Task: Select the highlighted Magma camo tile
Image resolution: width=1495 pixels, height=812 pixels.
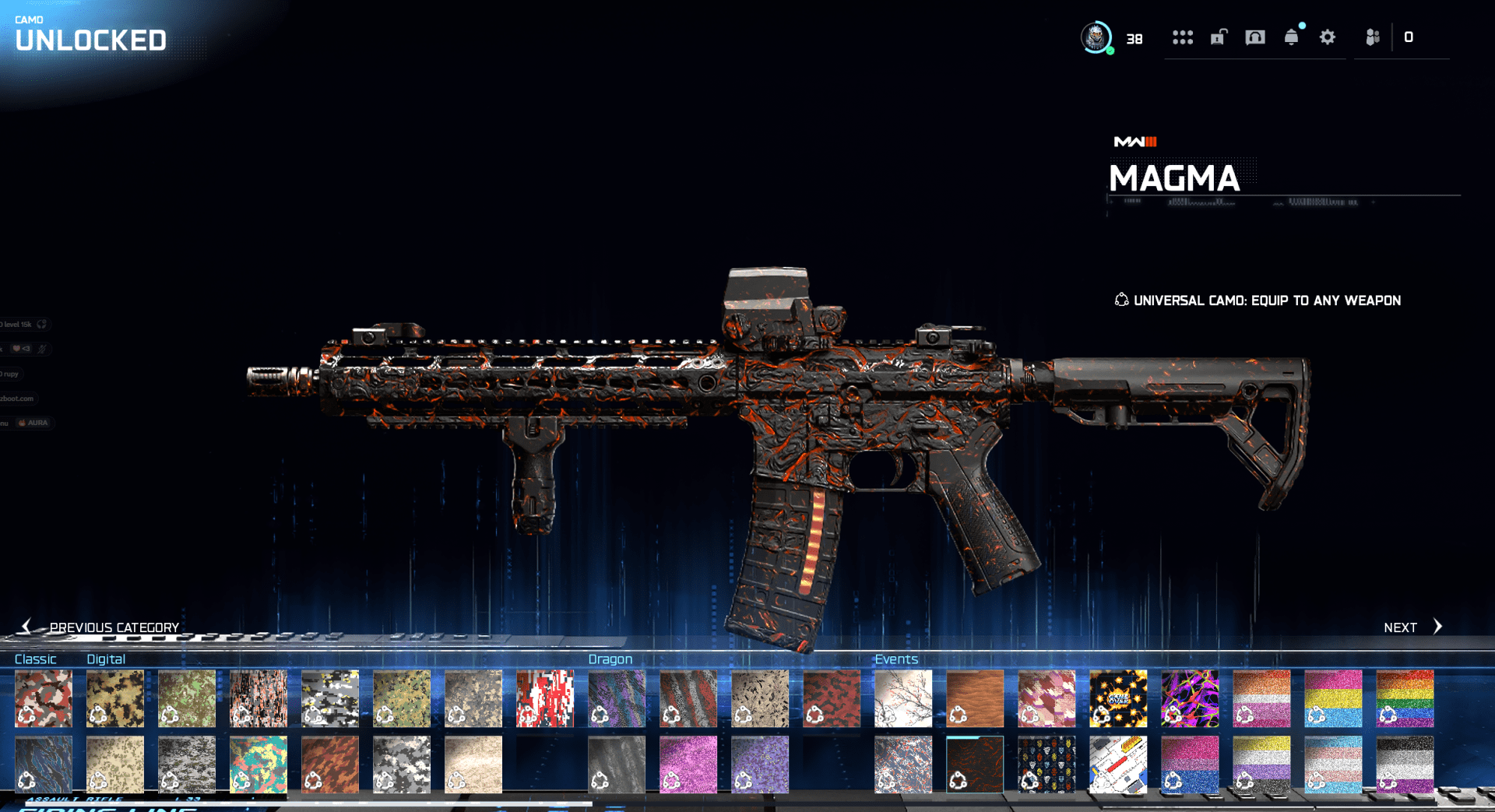Action: coord(975,765)
